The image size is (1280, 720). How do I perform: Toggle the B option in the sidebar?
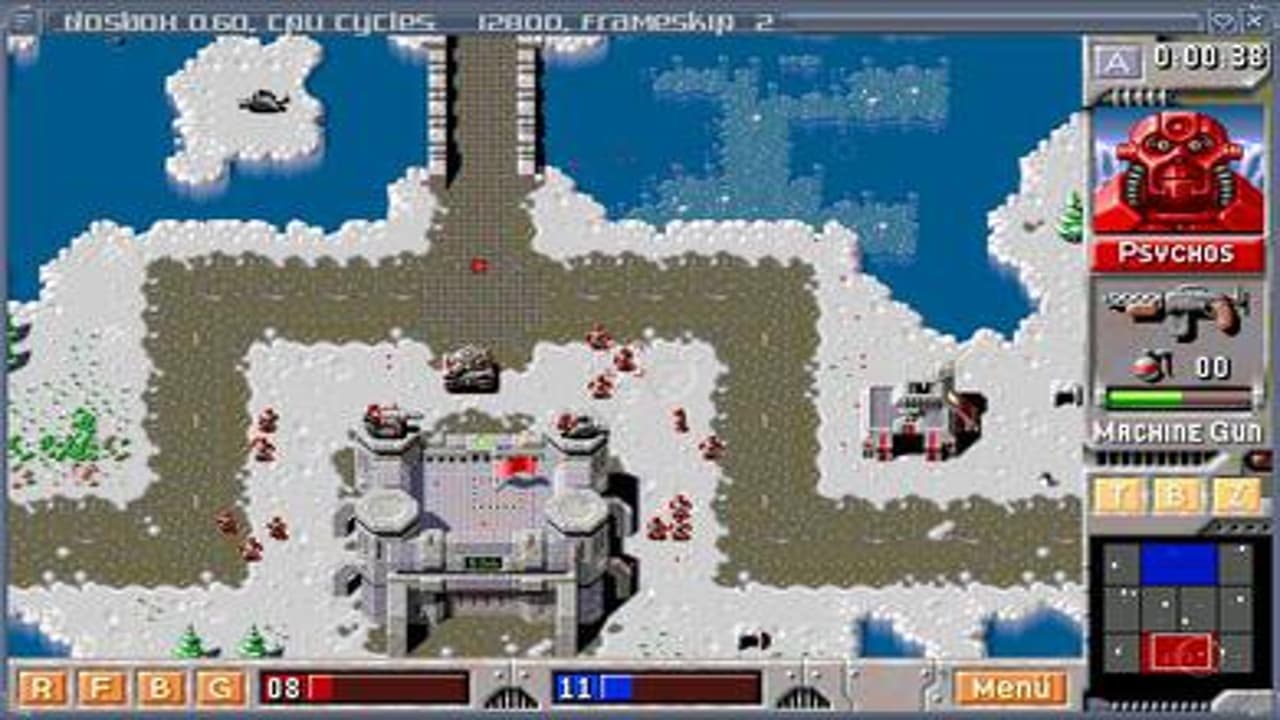pyautogui.click(x=1177, y=493)
